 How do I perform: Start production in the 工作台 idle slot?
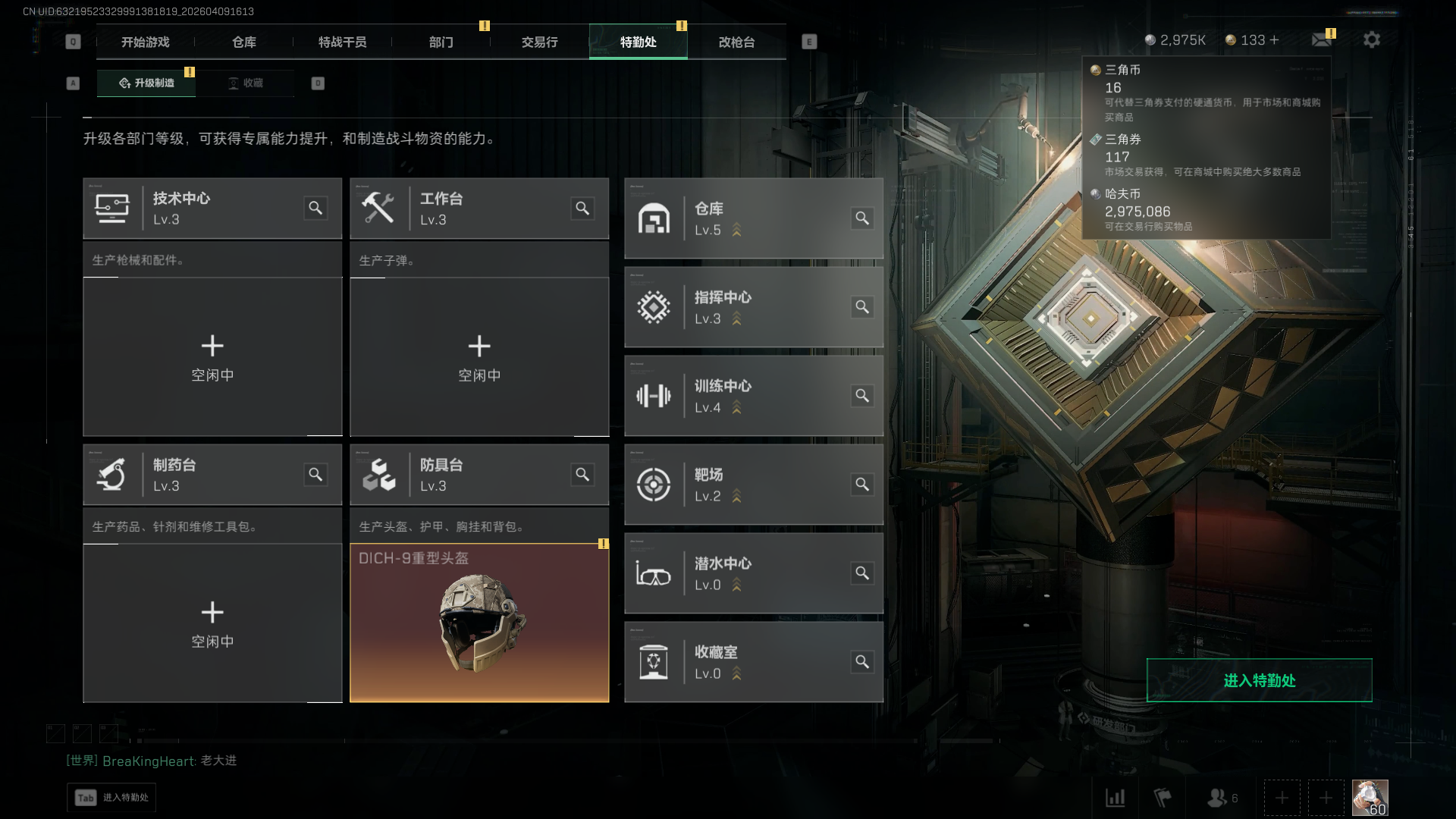click(479, 356)
